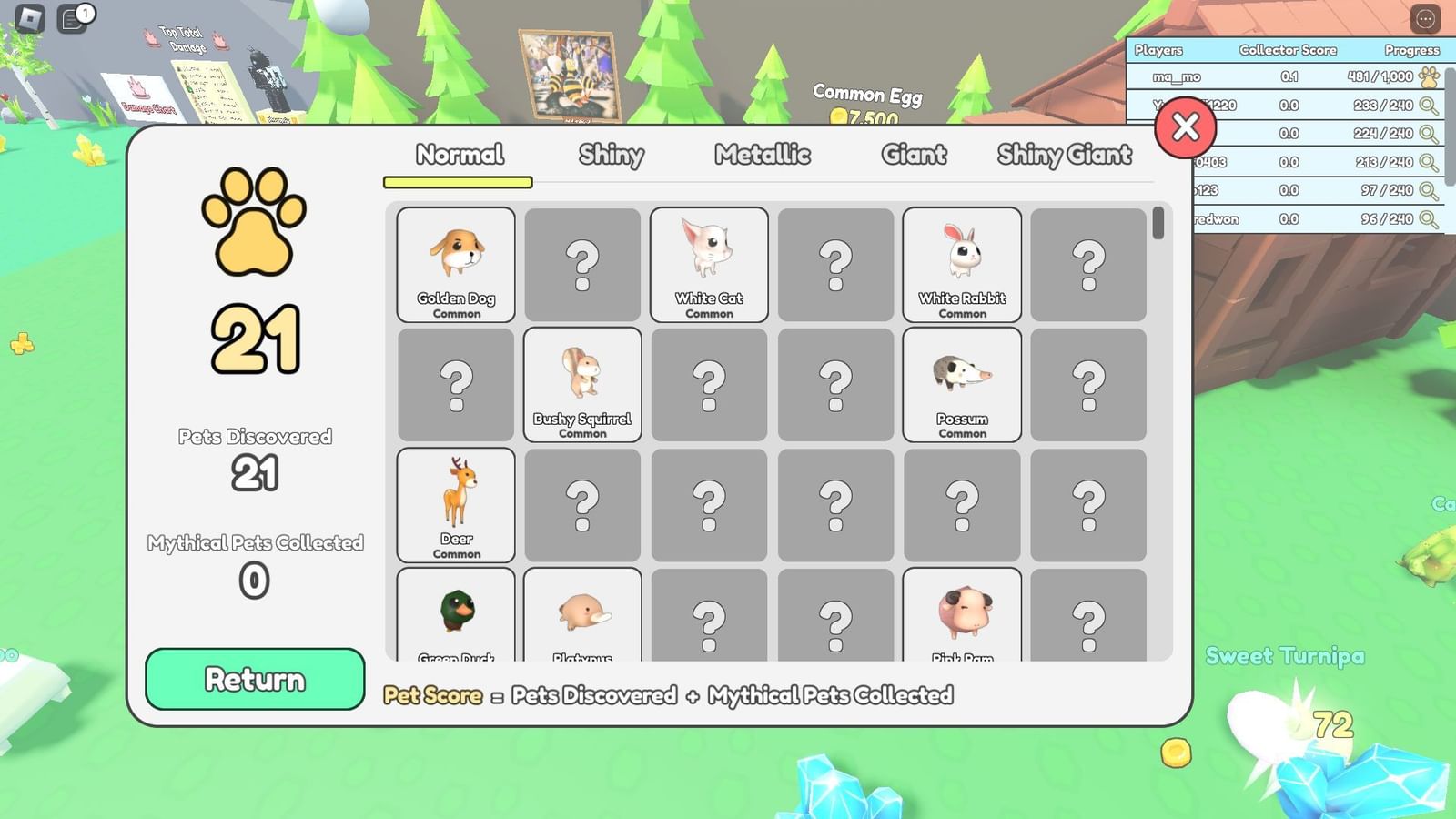Select the Pink Ram pet
Screen dimensions: 1456x819
(x=962, y=619)
